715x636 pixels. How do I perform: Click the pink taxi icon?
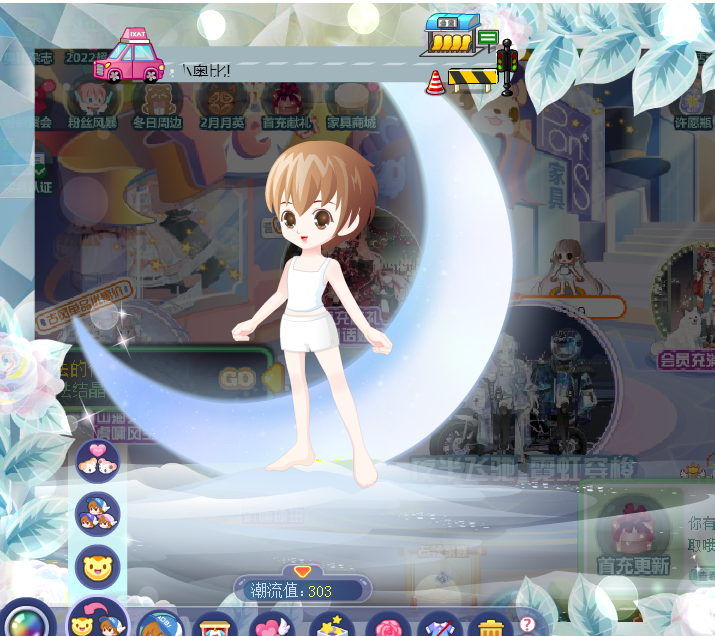pyautogui.click(x=130, y=56)
